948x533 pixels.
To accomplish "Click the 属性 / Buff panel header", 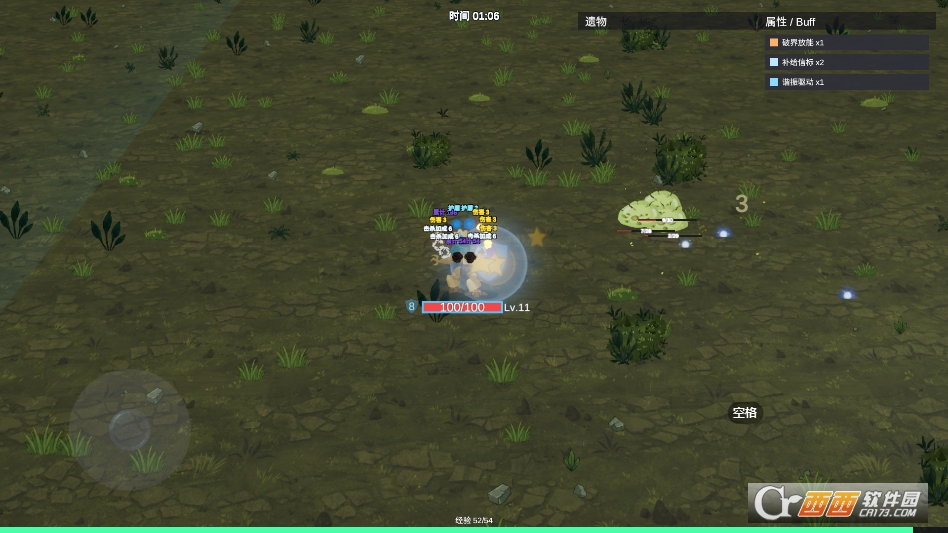I will tap(790, 21).
